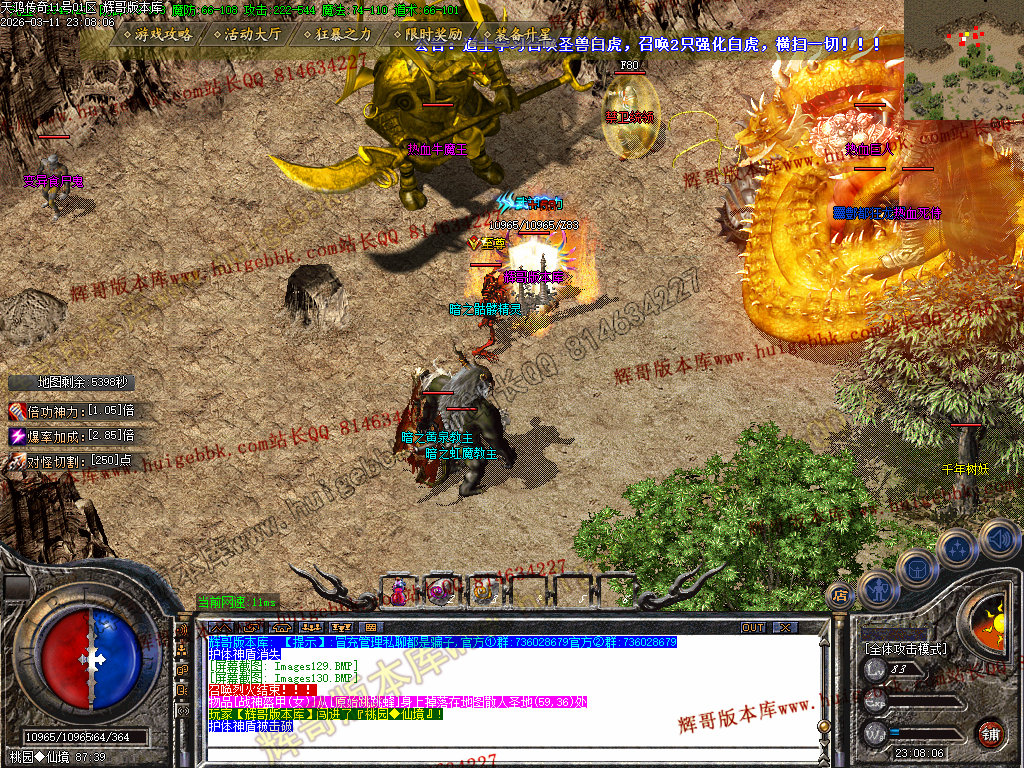1024x768 pixels.
Task: Open the character equipment round button
Action: click(877, 588)
